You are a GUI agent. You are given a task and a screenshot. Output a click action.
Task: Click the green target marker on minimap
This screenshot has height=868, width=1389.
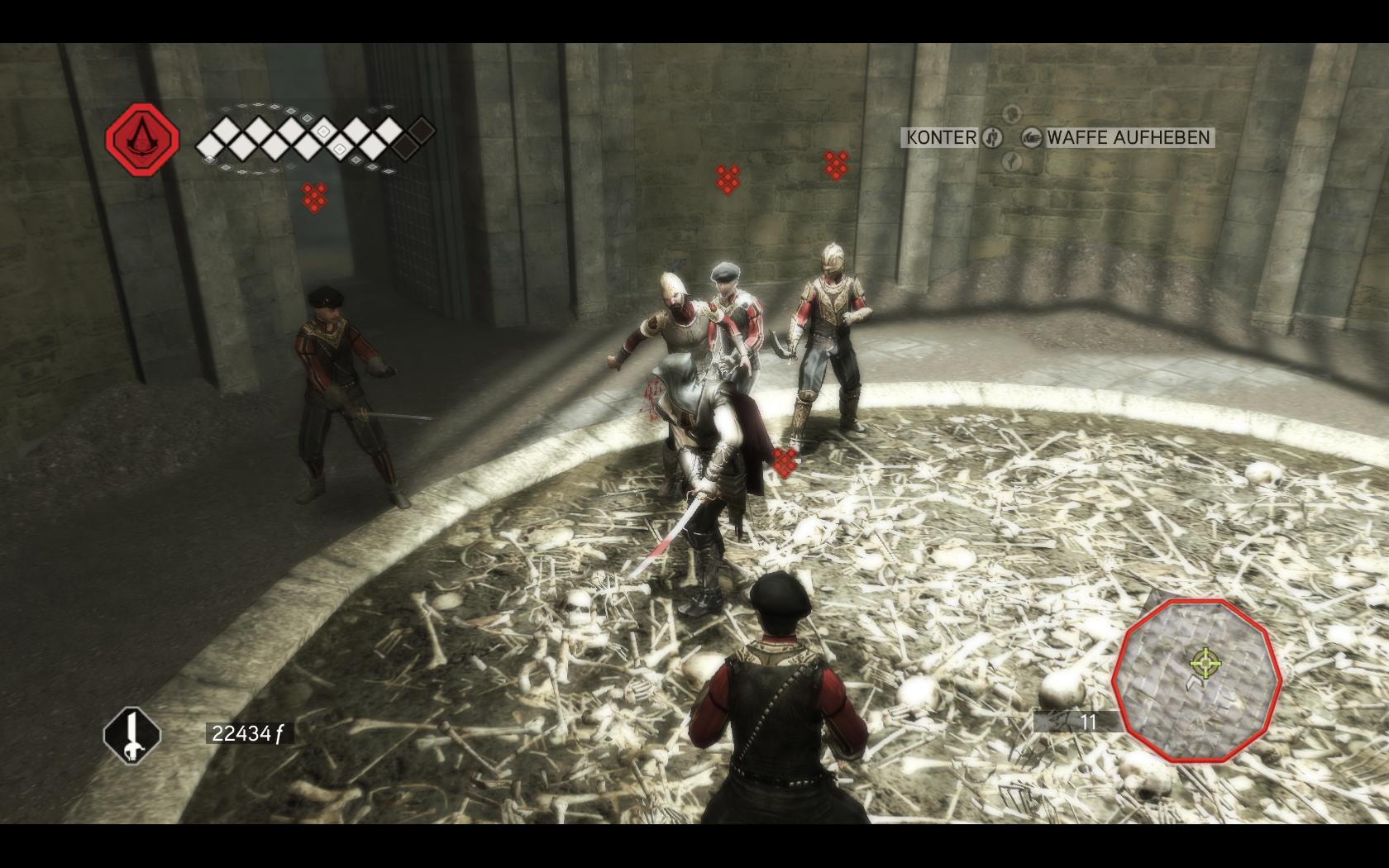1205,661
